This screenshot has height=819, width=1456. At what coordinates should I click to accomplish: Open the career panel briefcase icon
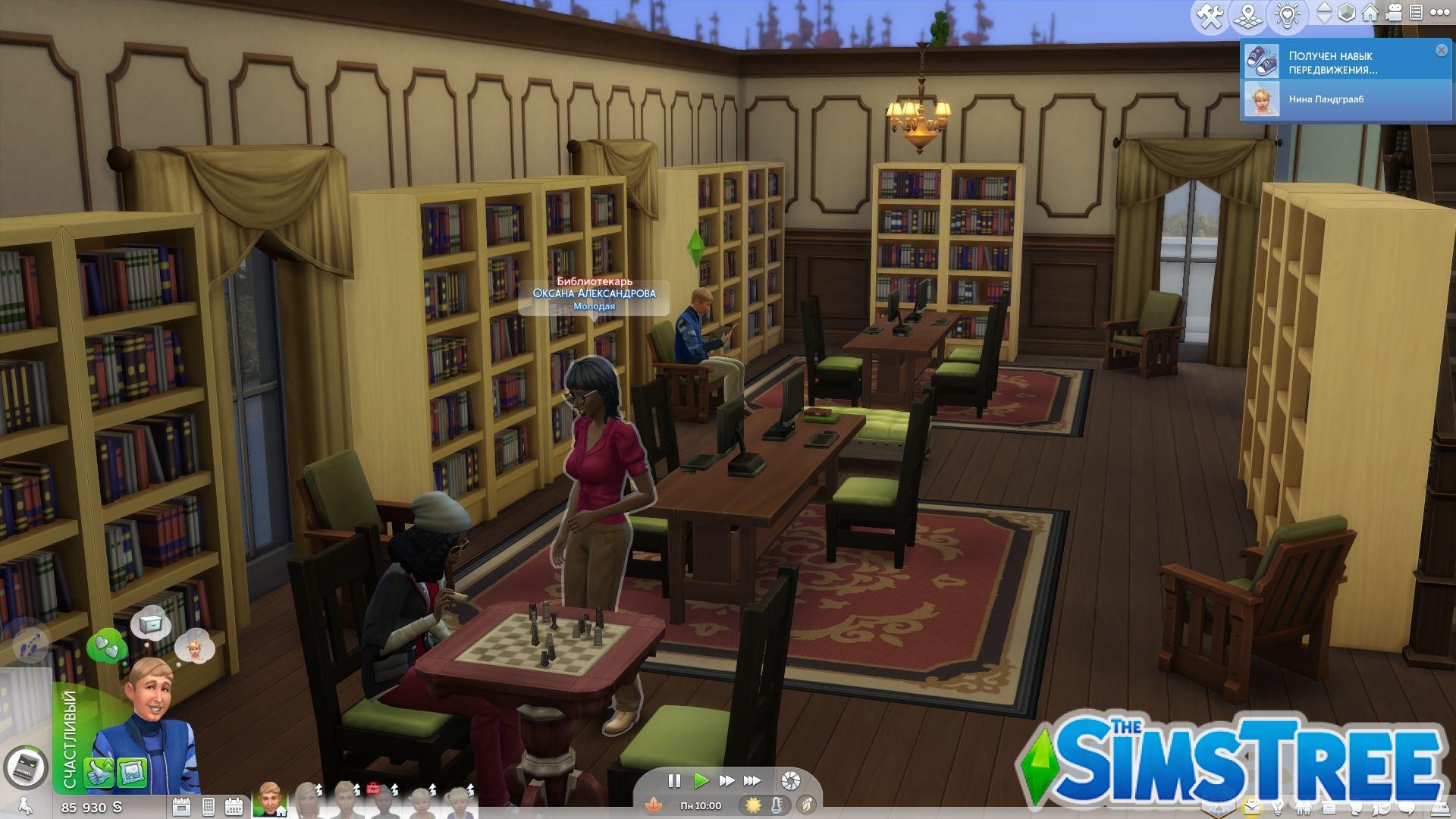[1252, 806]
